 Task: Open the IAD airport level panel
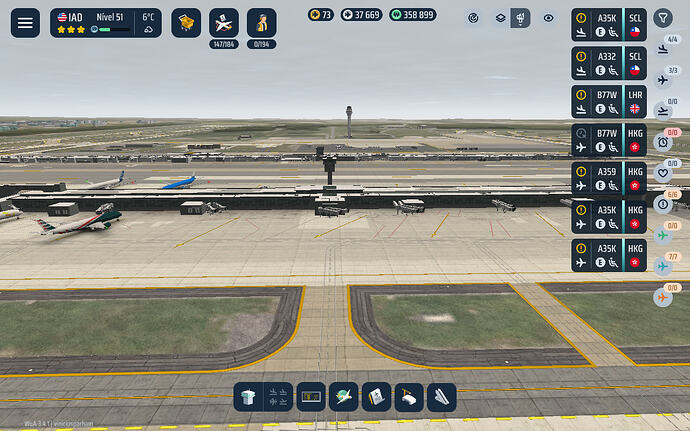[x=106, y=22]
